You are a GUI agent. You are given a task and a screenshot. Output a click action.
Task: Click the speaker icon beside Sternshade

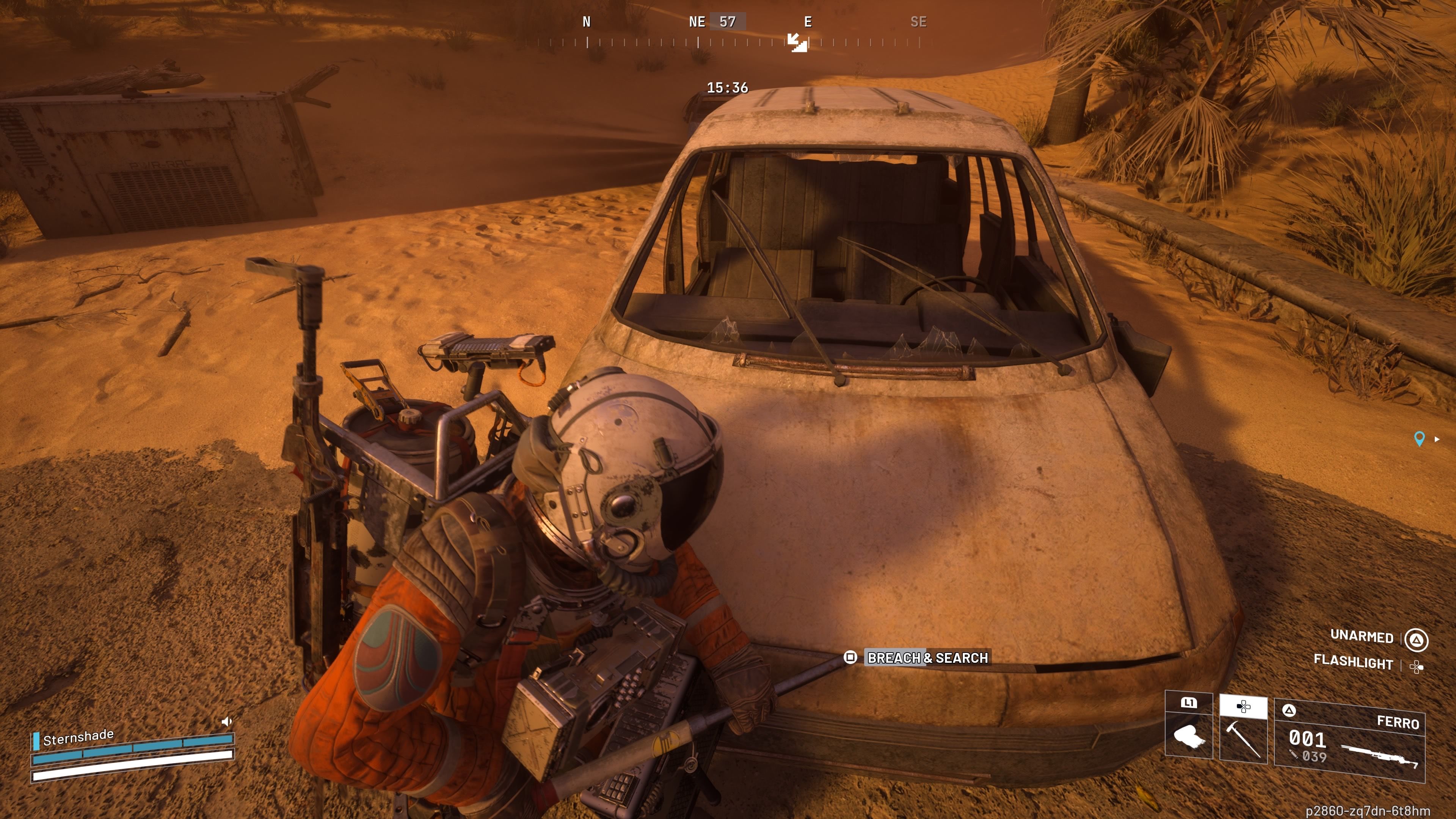pyautogui.click(x=227, y=721)
